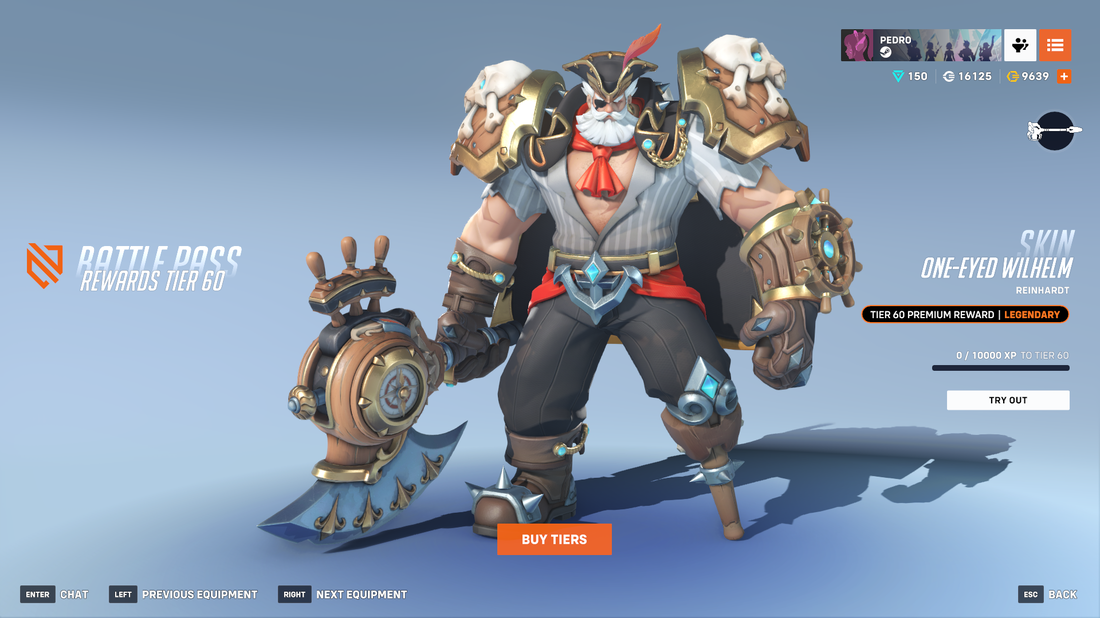Open the social group icon button
This screenshot has width=1100, height=618.
point(1020,45)
